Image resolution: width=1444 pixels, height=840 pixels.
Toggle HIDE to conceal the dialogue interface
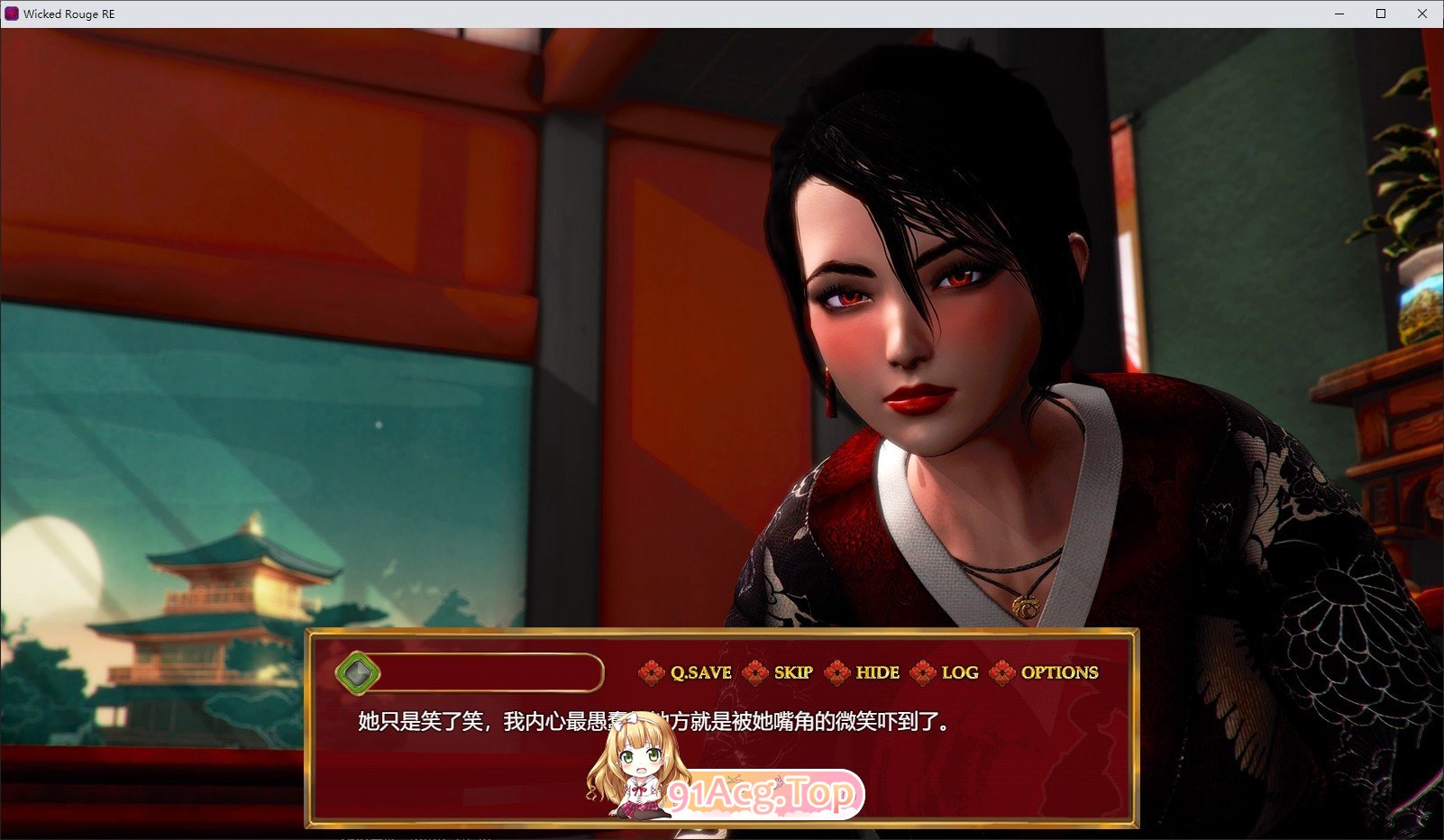point(875,672)
